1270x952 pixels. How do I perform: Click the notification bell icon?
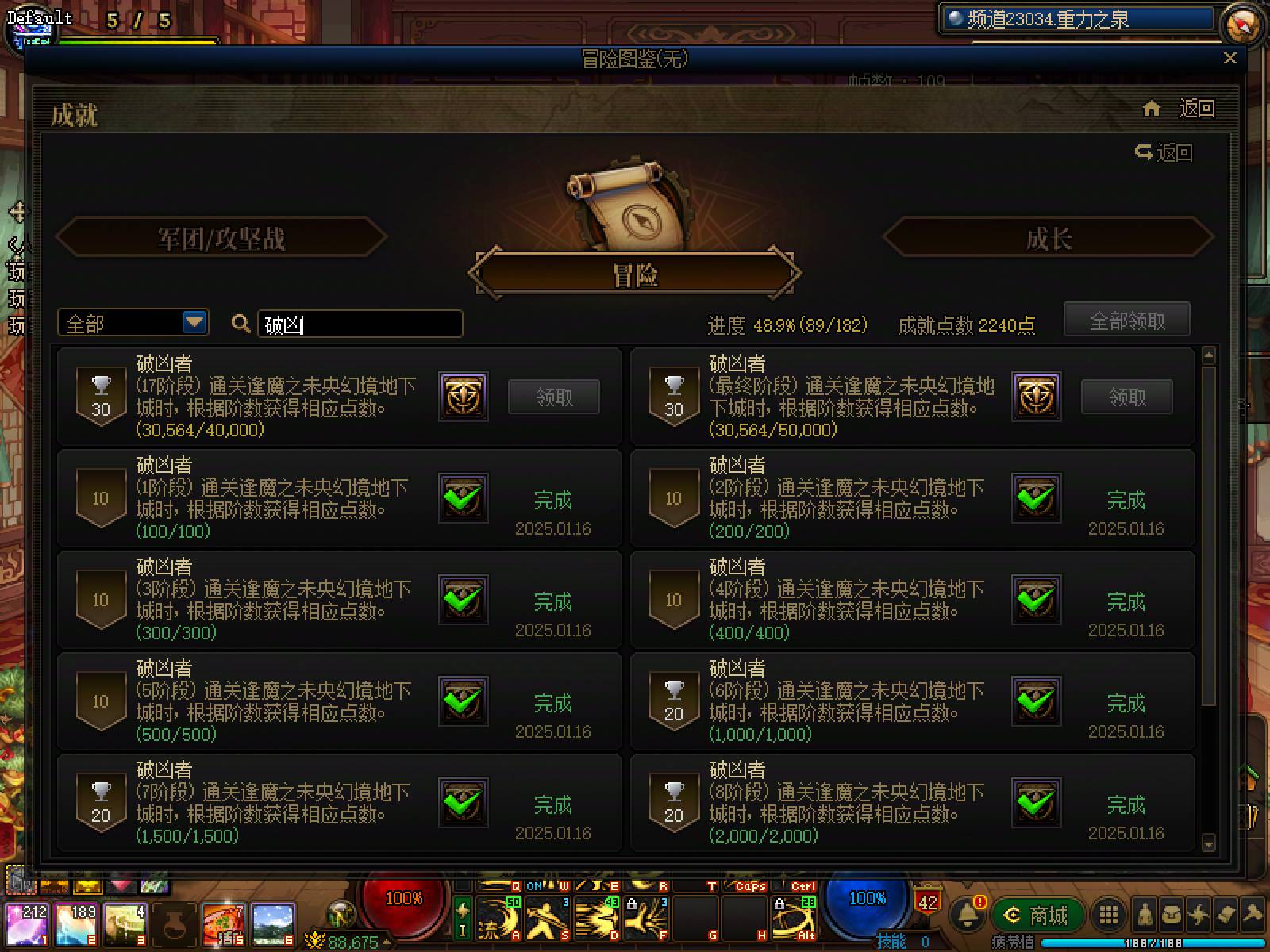click(966, 914)
